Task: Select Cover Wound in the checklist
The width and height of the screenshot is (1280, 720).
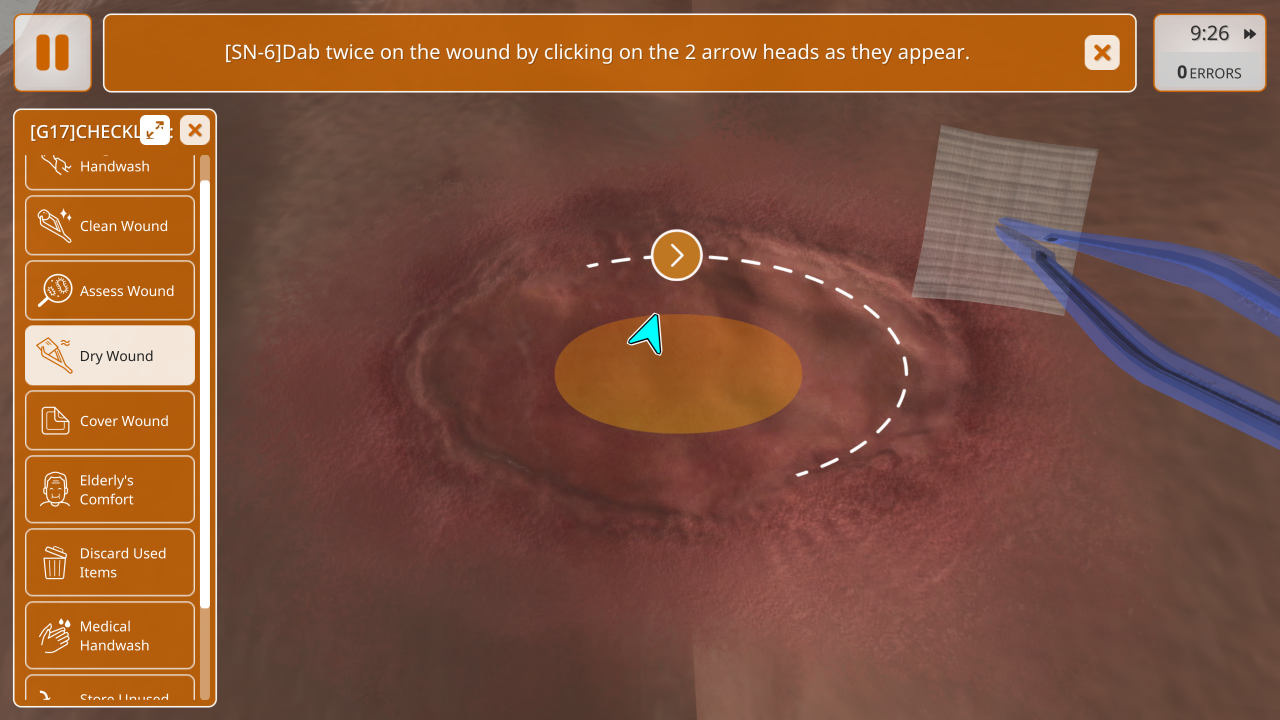Action: pos(110,421)
